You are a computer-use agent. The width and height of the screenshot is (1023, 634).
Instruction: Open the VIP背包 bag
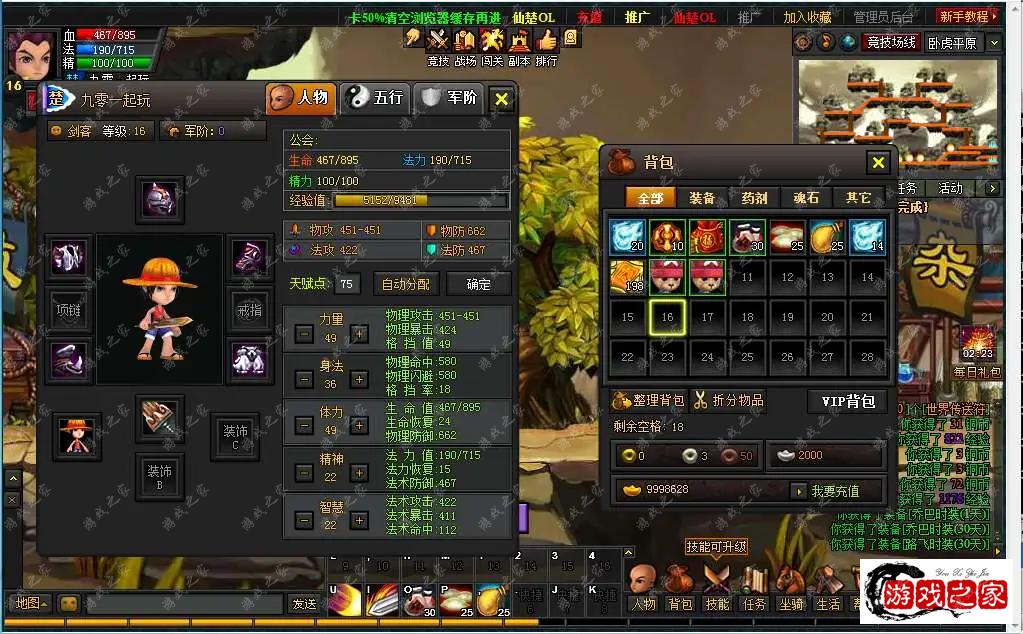point(847,401)
